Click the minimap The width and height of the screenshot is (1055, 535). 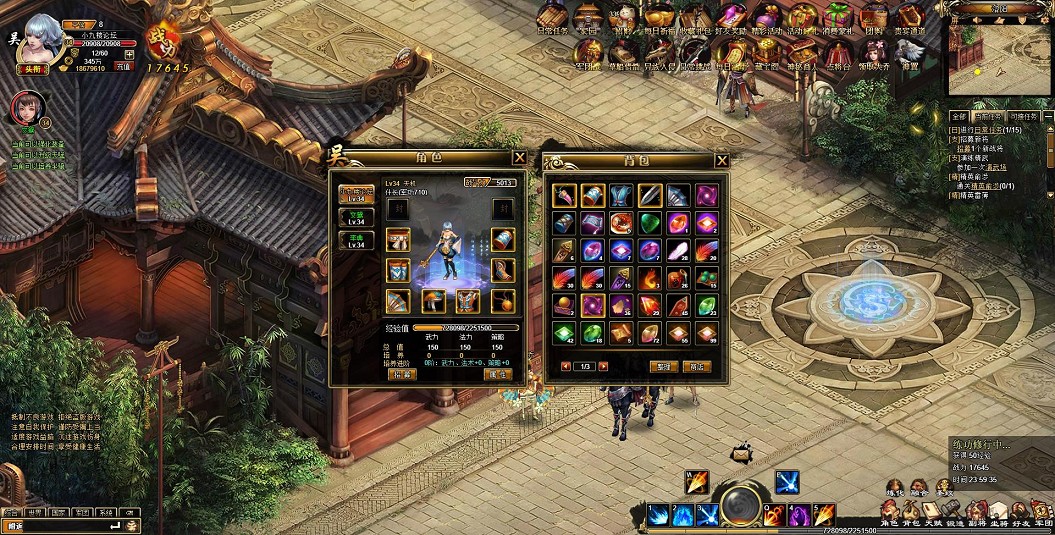[998, 55]
